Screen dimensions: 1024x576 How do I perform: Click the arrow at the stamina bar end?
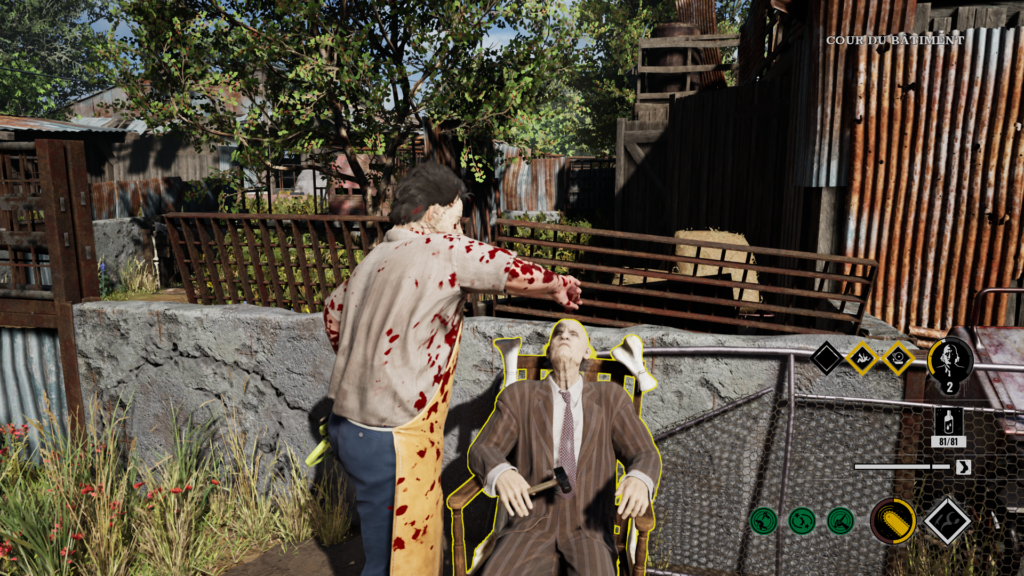pyautogui.click(x=963, y=466)
